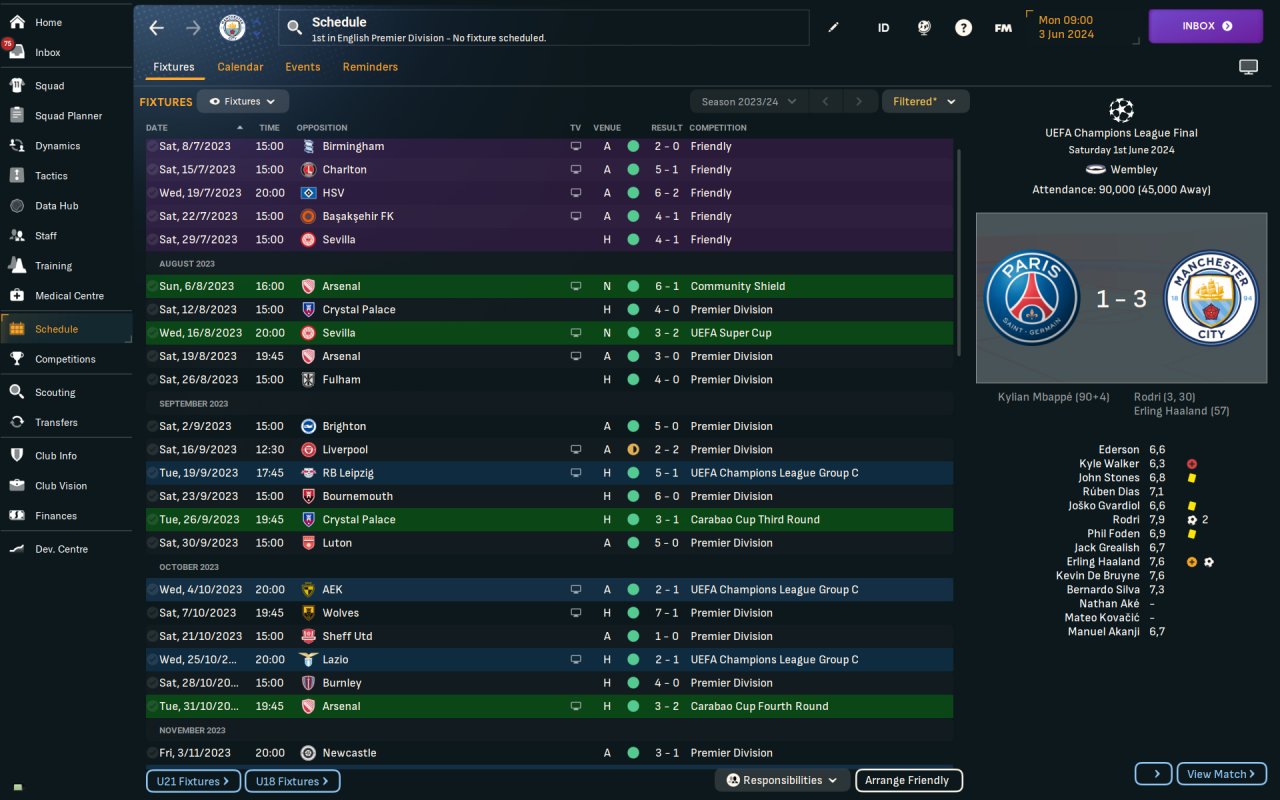This screenshot has width=1280, height=800.
Task: Click the purple INBOX continue button
Action: pyautogui.click(x=1205, y=26)
